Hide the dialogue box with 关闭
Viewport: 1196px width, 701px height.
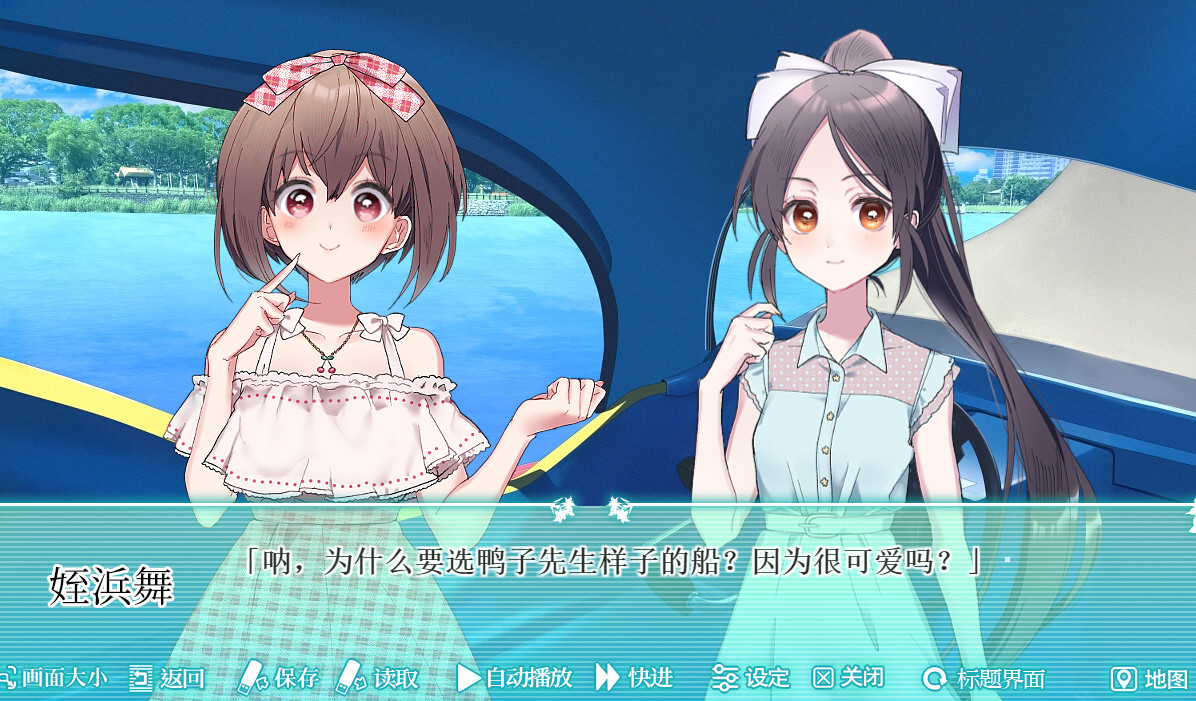(x=849, y=678)
